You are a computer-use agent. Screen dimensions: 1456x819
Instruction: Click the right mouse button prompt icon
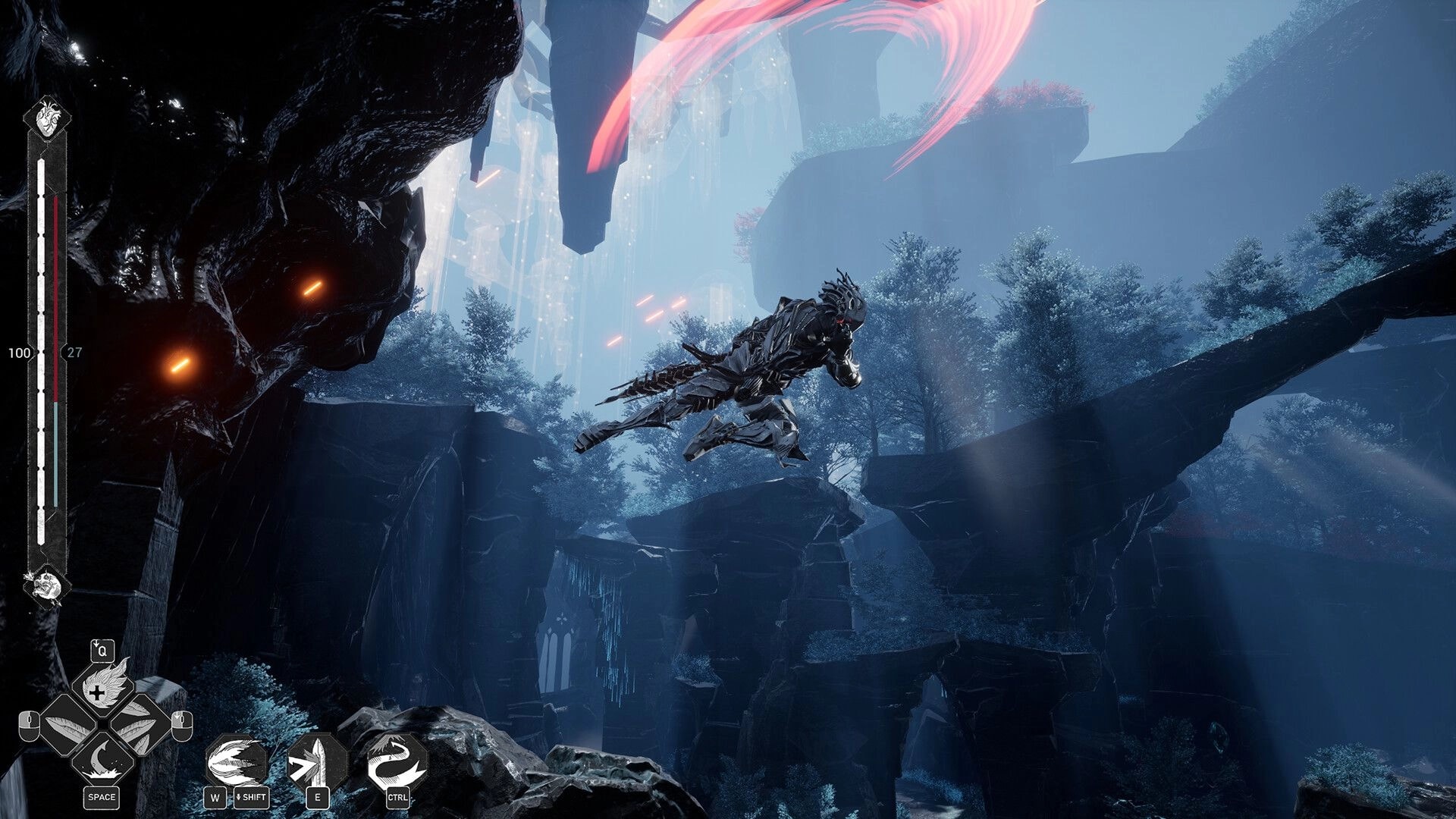pos(181,726)
